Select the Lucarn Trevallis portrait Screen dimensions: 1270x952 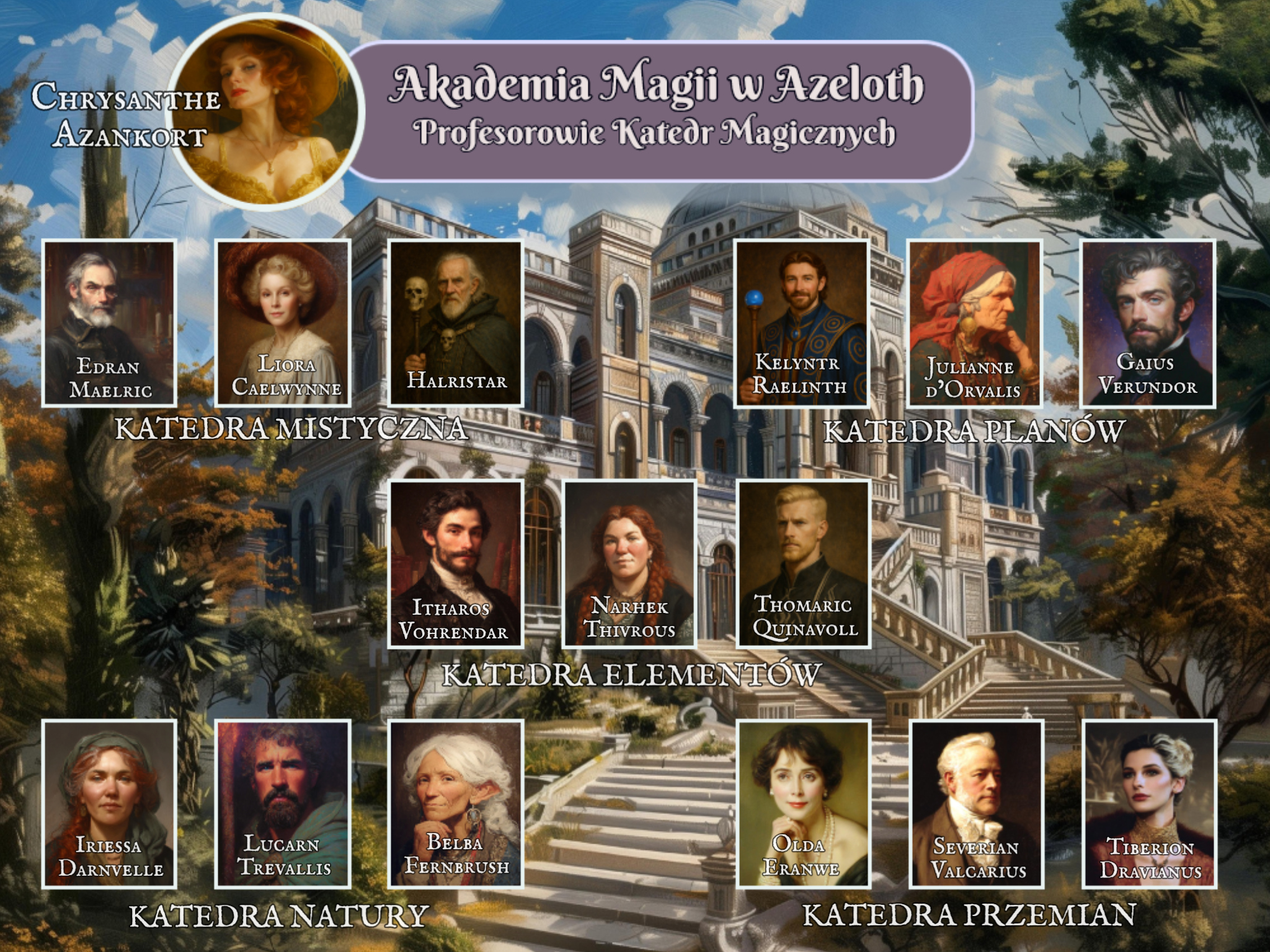[283, 803]
